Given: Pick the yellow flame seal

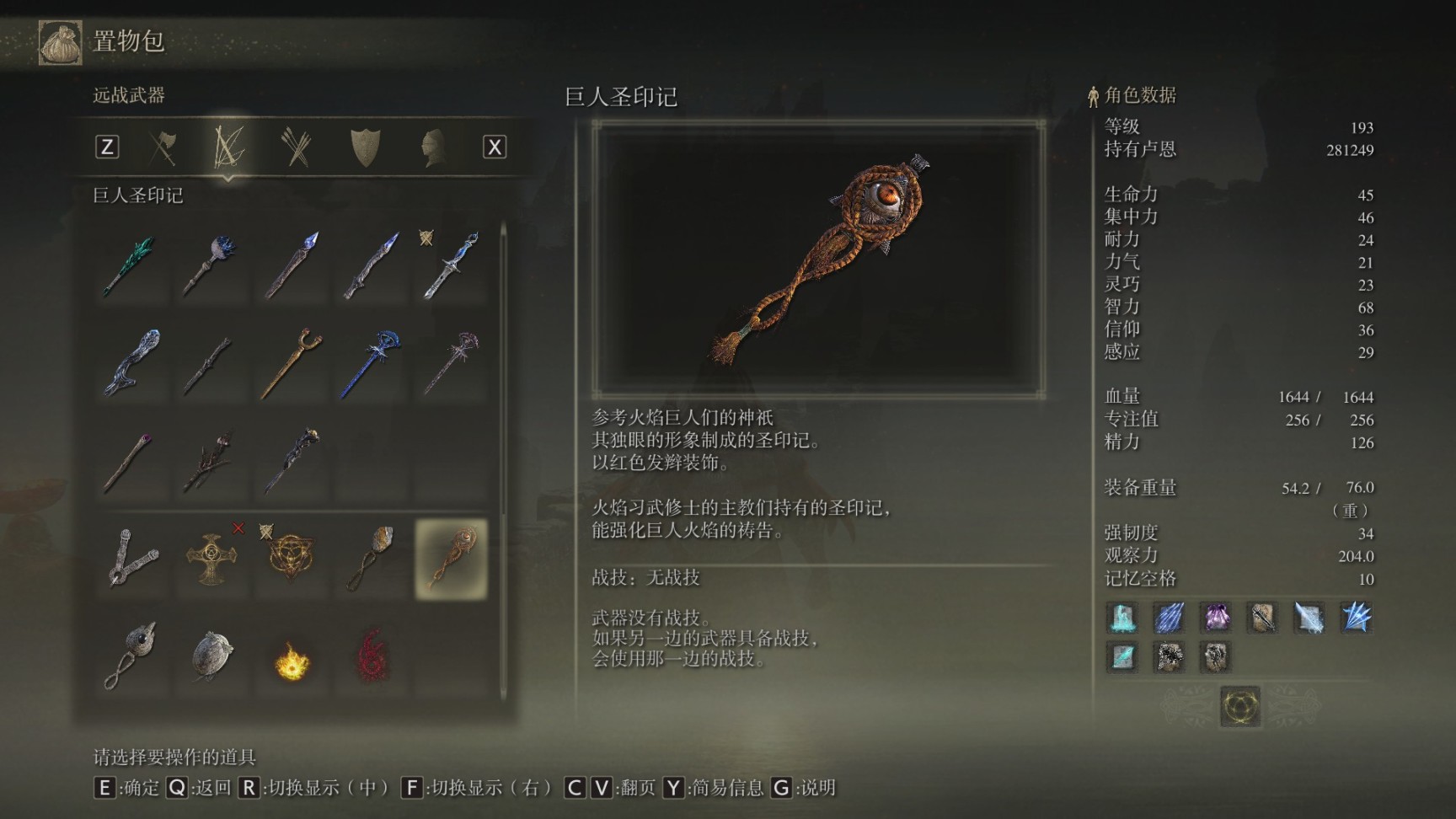Looking at the screenshot, I should click(x=291, y=660).
